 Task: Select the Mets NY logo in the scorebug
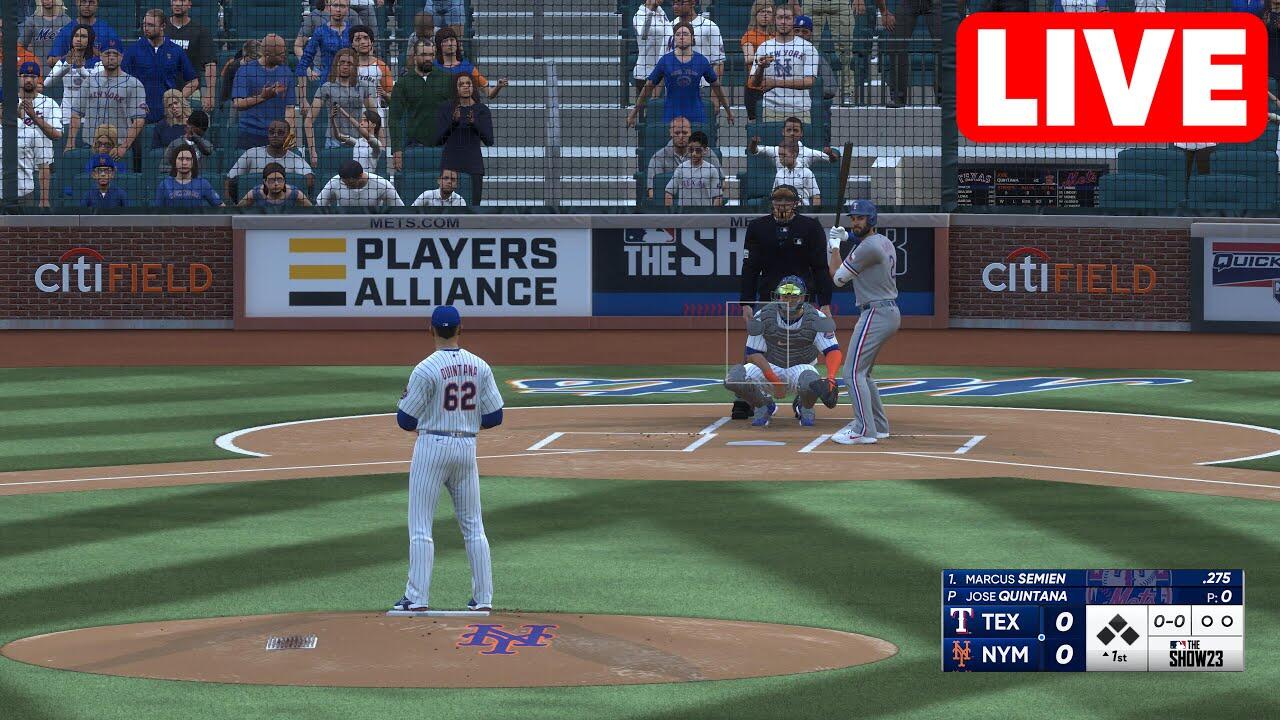[962, 654]
